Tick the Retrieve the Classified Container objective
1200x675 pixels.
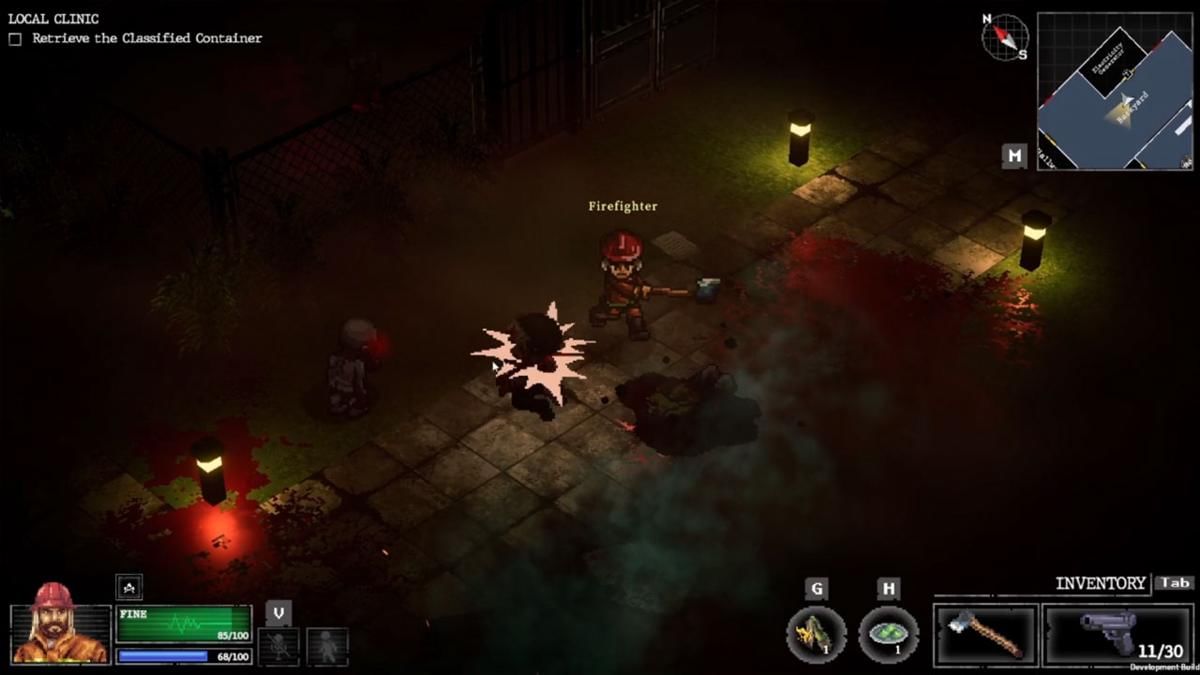click(15, 39)
